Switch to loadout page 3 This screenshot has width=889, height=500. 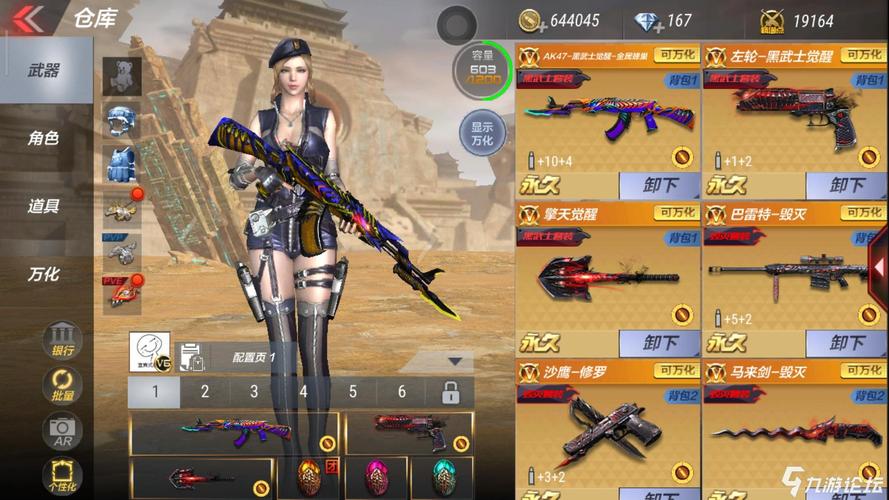coord(254,392)
